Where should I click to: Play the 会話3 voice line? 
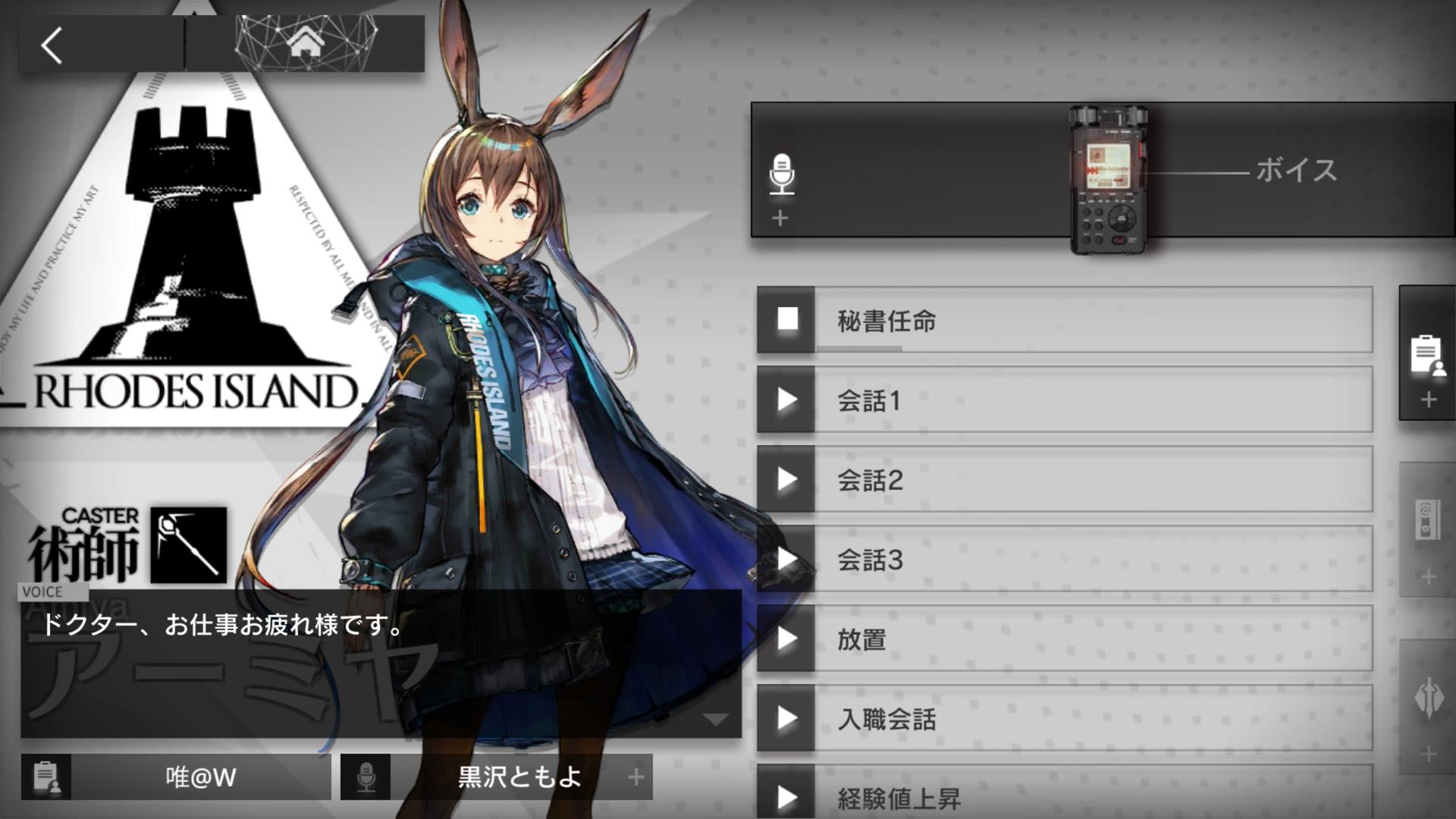786,559
